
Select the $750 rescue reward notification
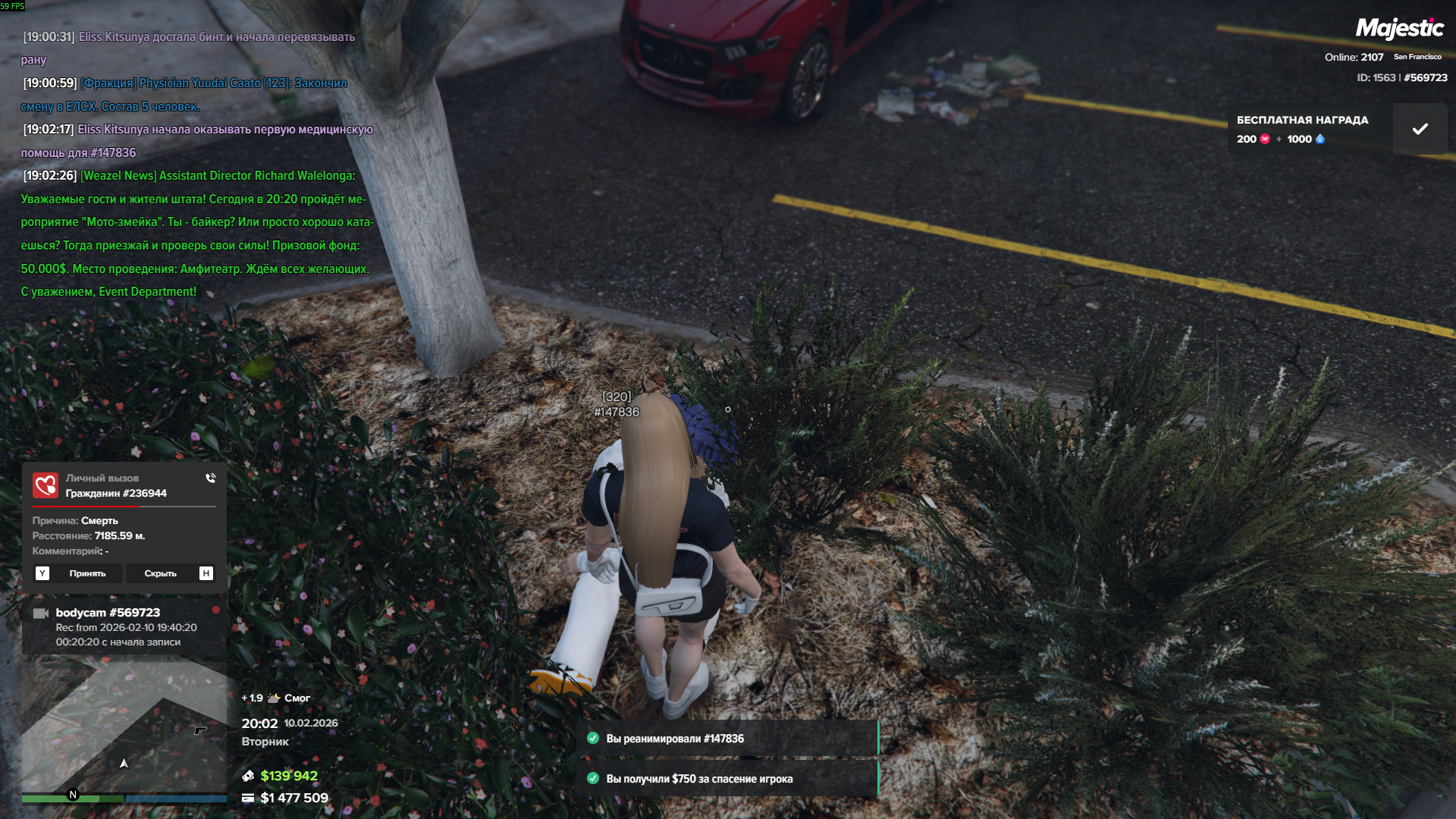(729, 779)
